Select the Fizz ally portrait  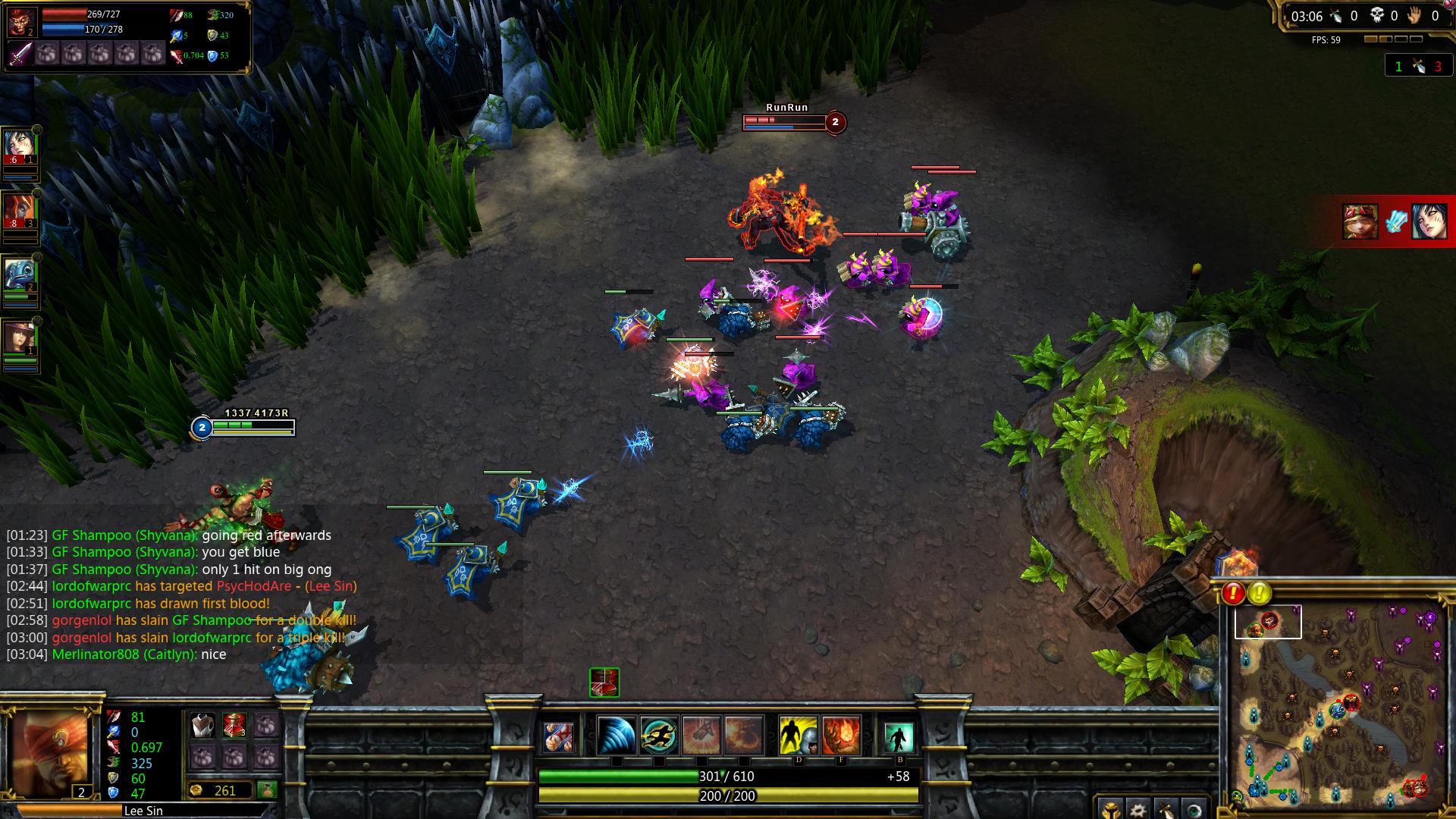pos(20,275)
